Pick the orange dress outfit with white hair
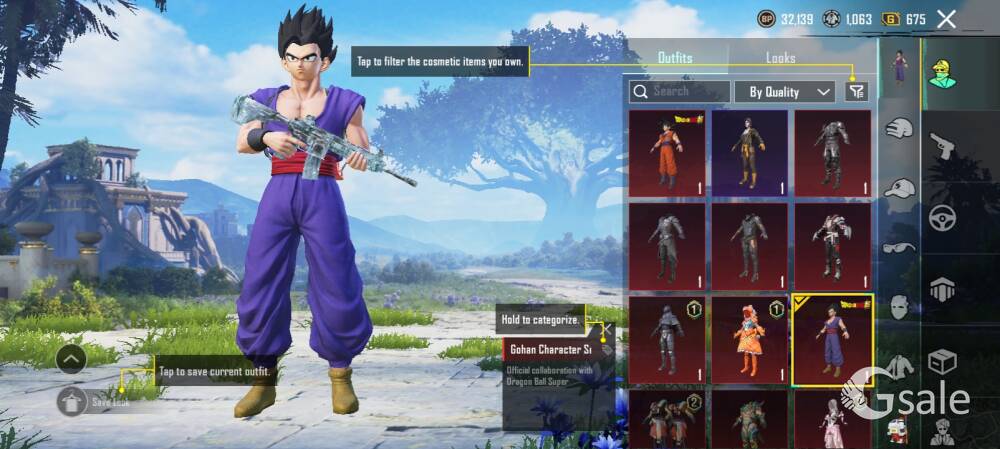The width and height of the screenshot is (1000, 449). pyautogui.click(x=749, y=339)
